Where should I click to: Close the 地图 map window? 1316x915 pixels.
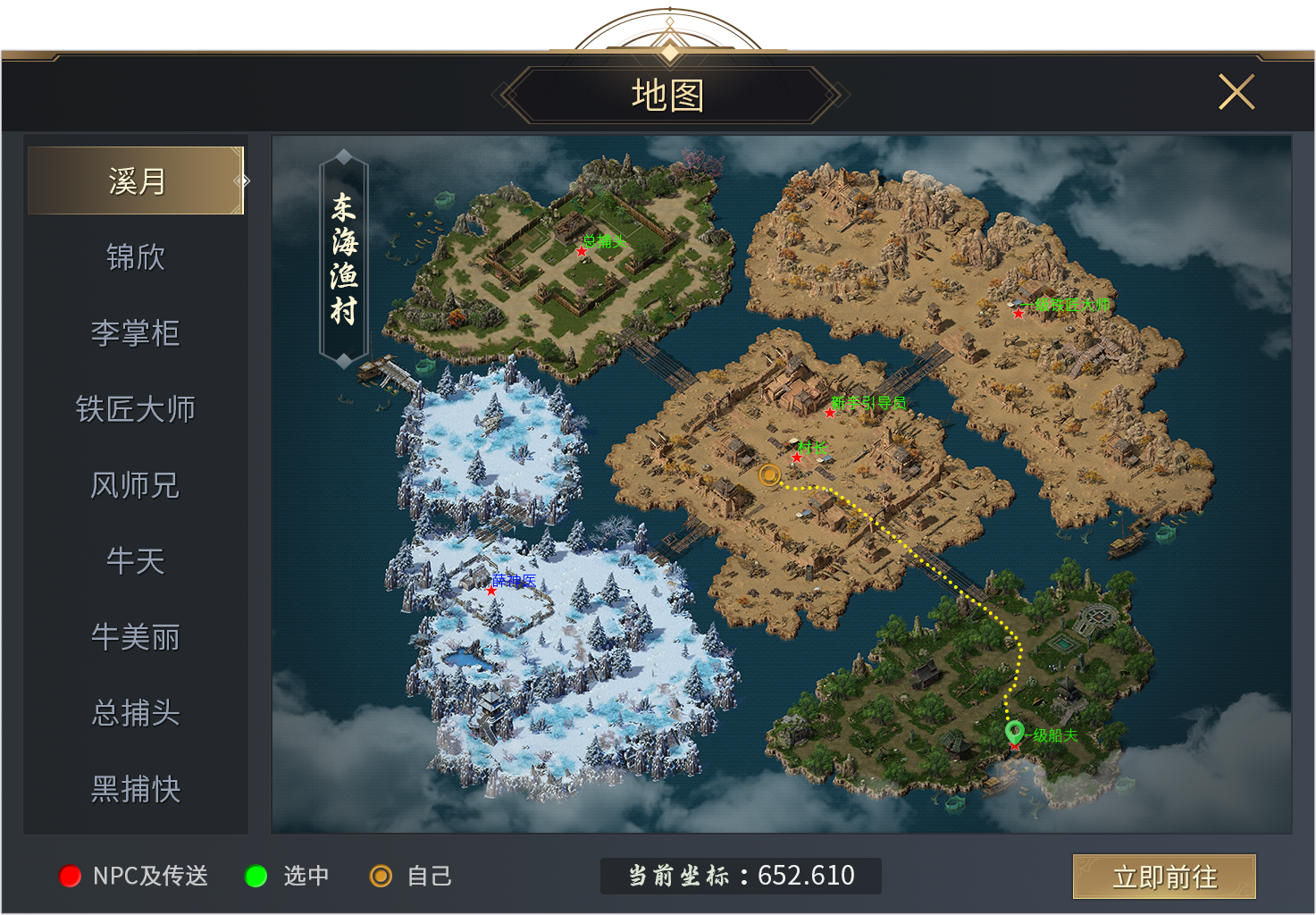click(x=1236, y=92)
